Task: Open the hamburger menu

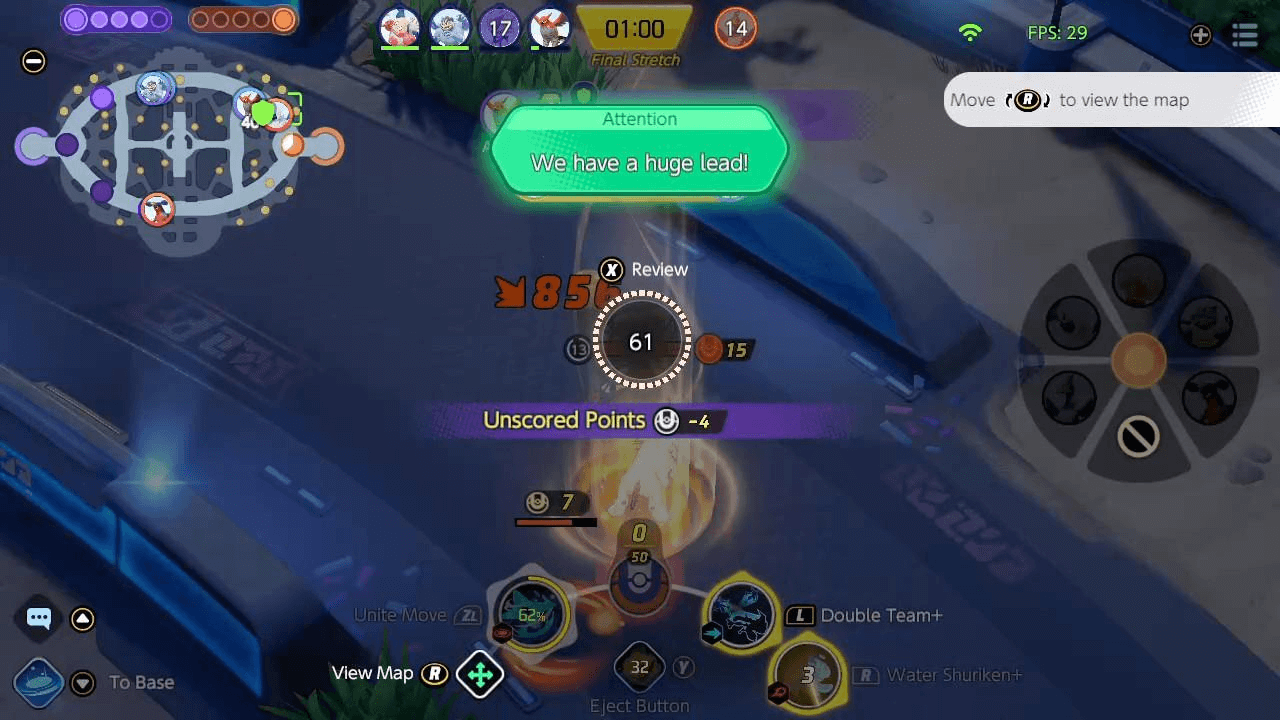Action: coord(1245,35)
